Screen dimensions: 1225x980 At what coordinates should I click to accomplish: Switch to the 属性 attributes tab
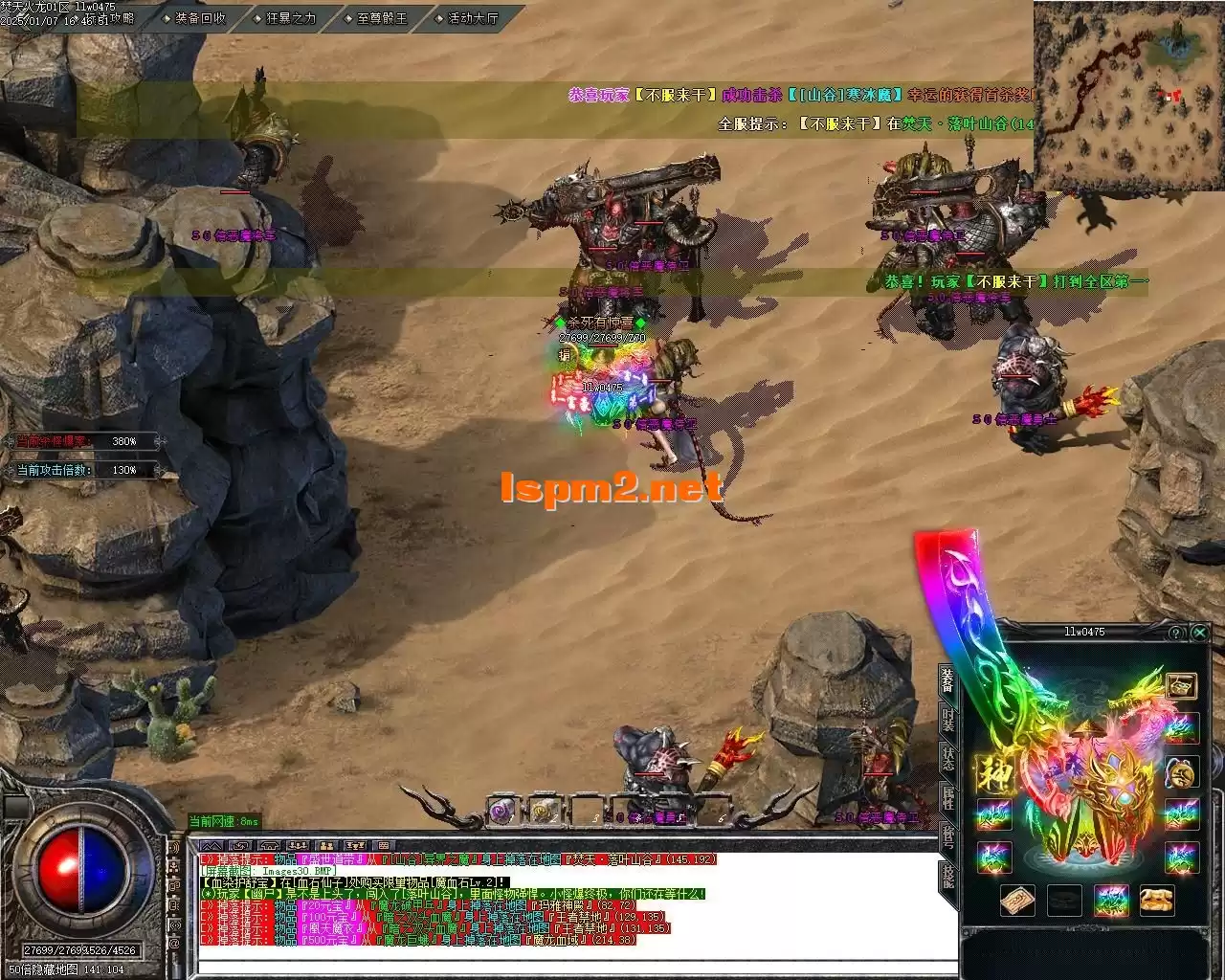point(947,798)
